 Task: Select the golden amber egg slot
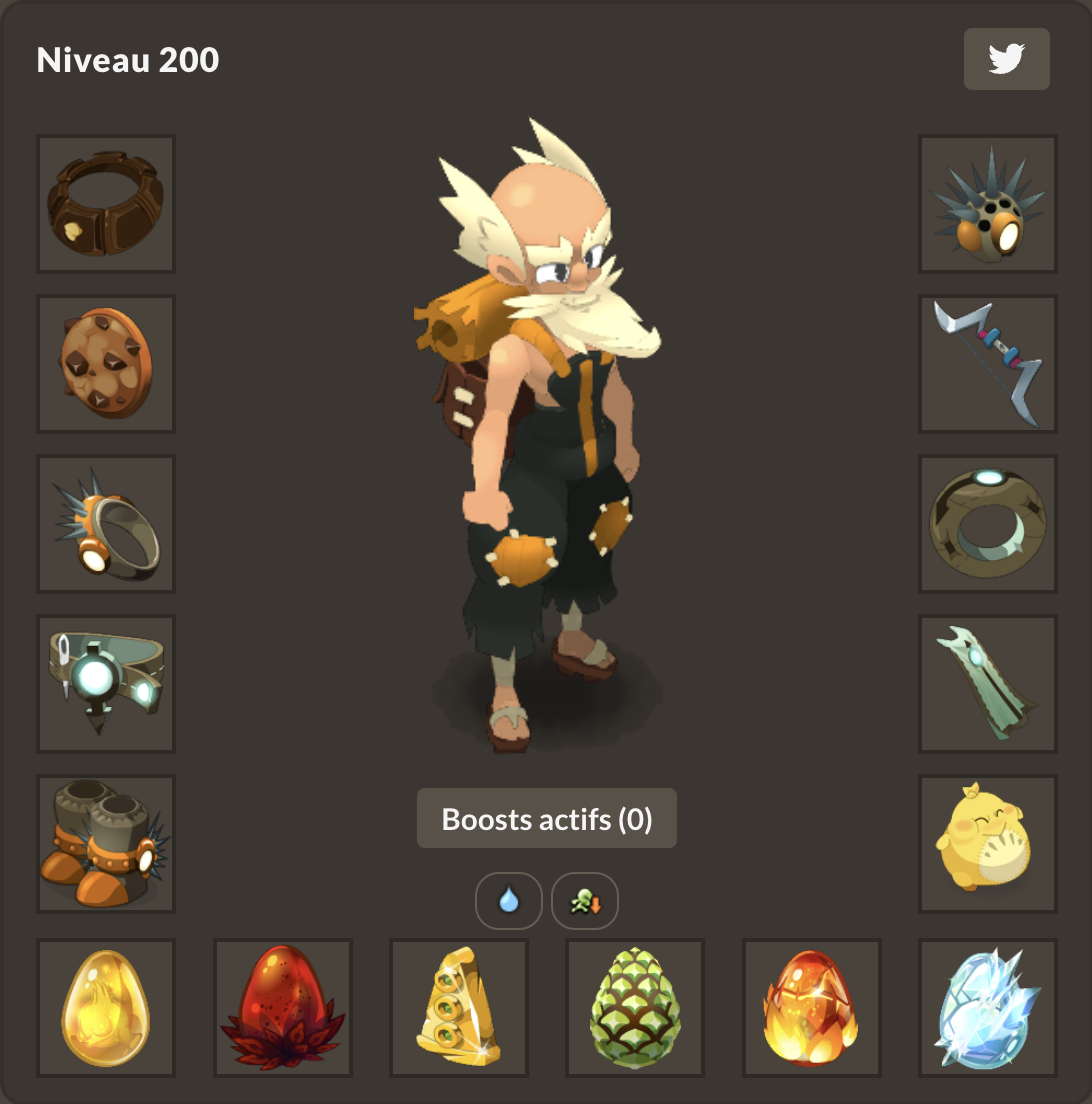[x=106, y=1008]
